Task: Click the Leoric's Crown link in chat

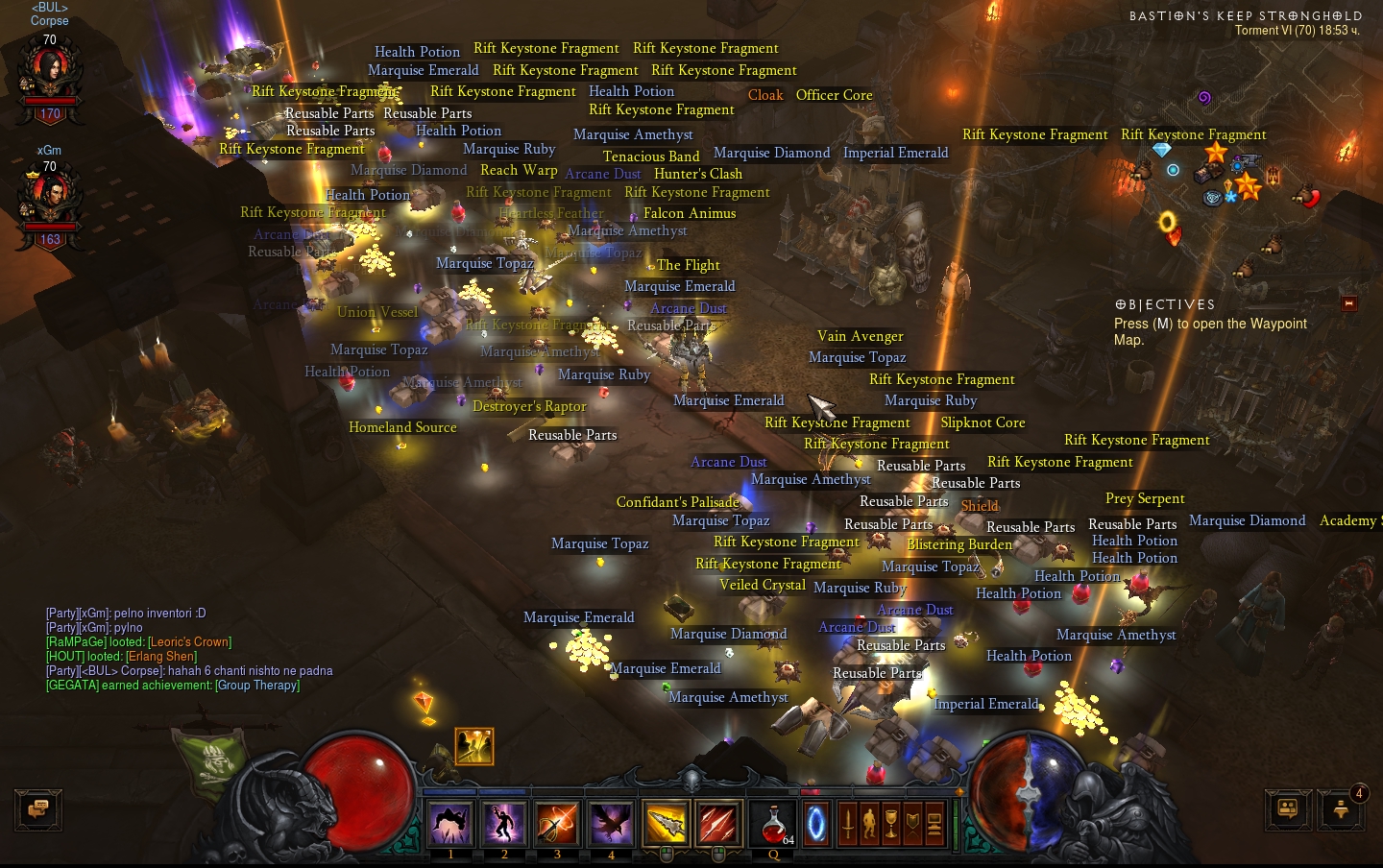Action: pyautogui.click(x=189, y=642)
